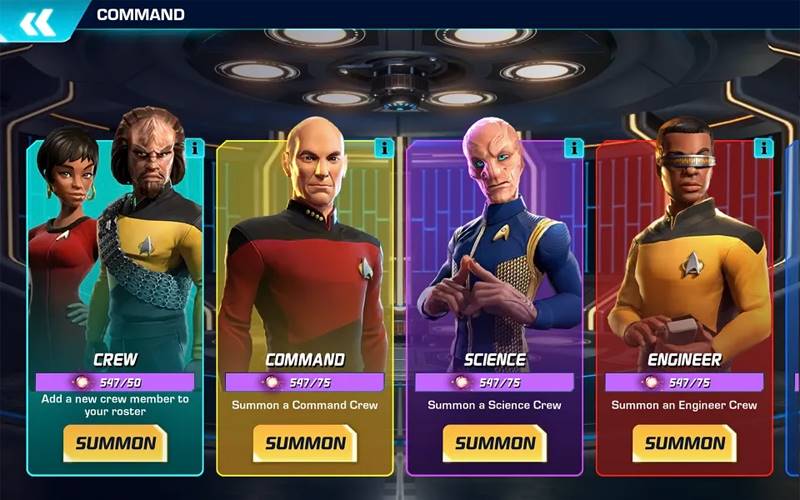Go back using the double-arrow button
This screenshot has height=500, width=800.
pos(37,22)
